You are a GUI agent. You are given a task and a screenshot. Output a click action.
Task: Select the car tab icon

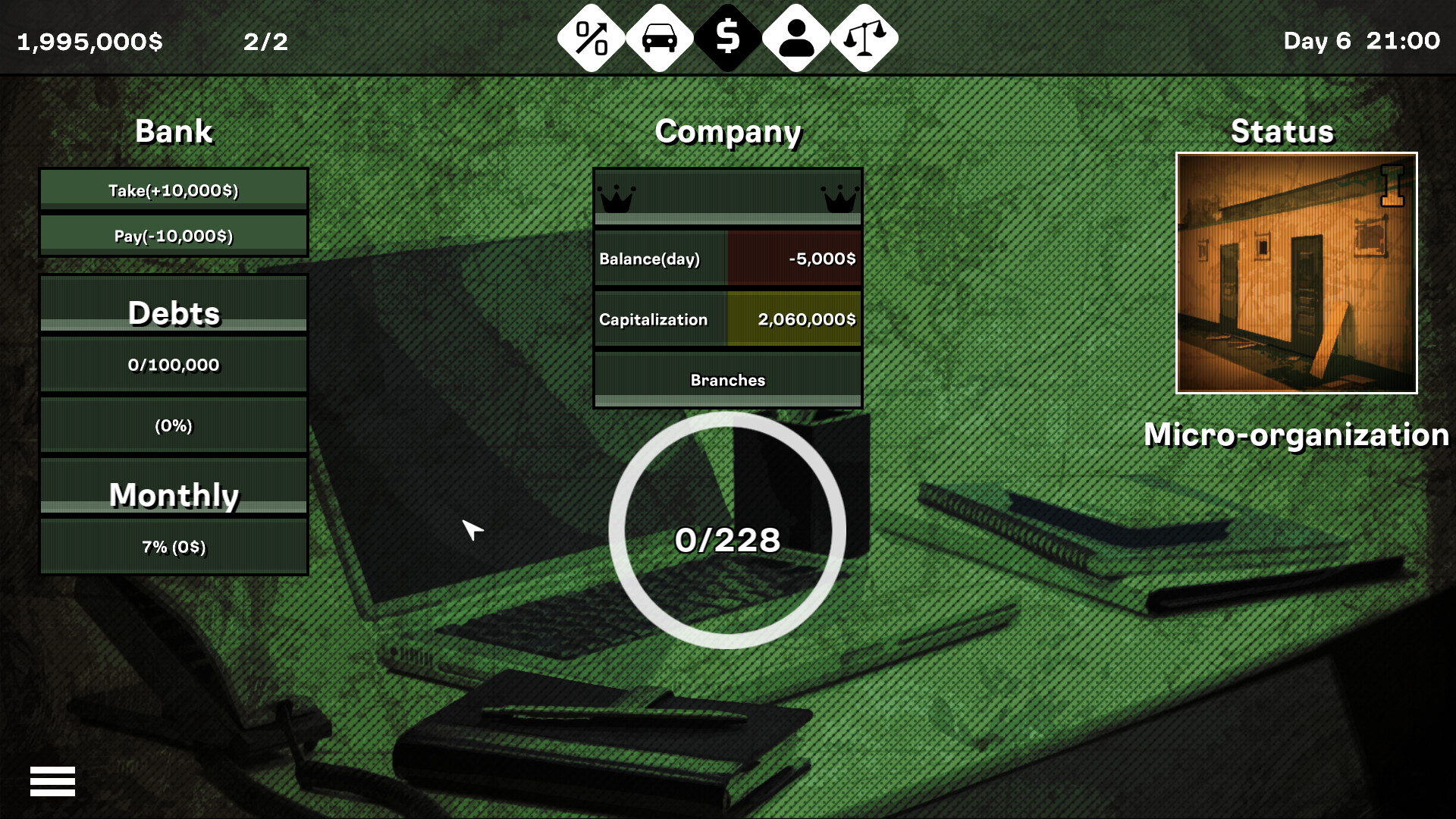click(657, 36)
